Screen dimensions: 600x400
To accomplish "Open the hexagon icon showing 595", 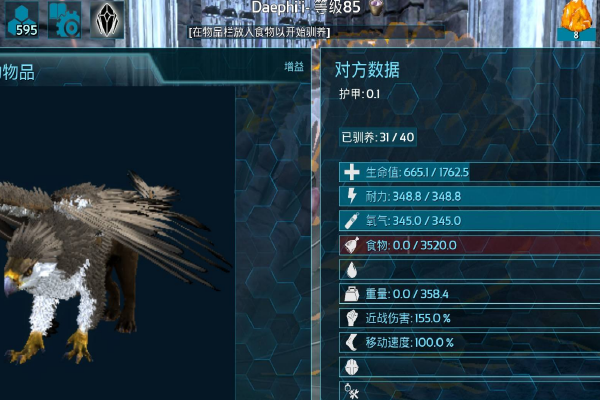I will pyautogui.click(x=22, y=20).
